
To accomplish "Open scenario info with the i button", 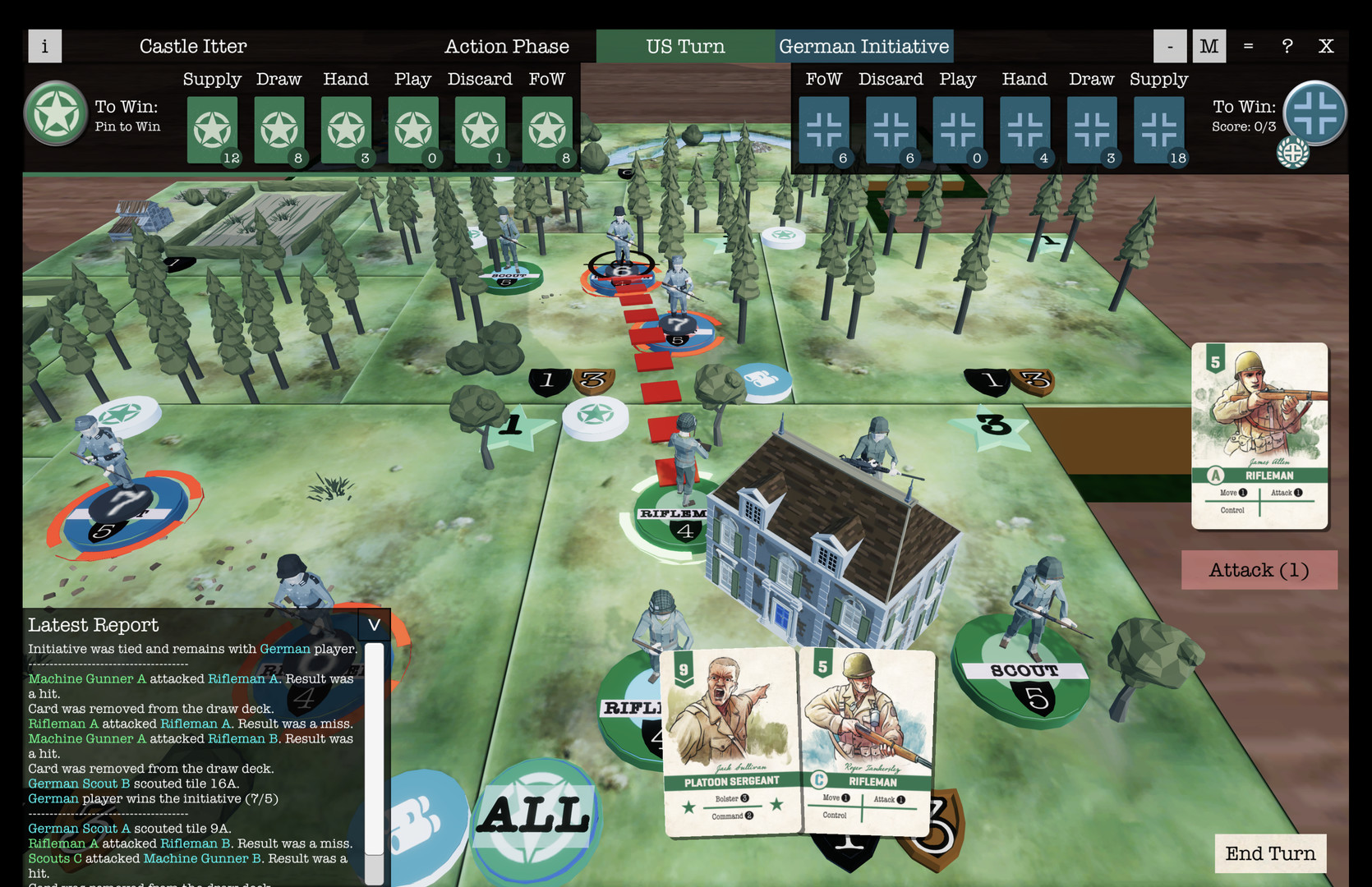I will (x=44, y=46).
